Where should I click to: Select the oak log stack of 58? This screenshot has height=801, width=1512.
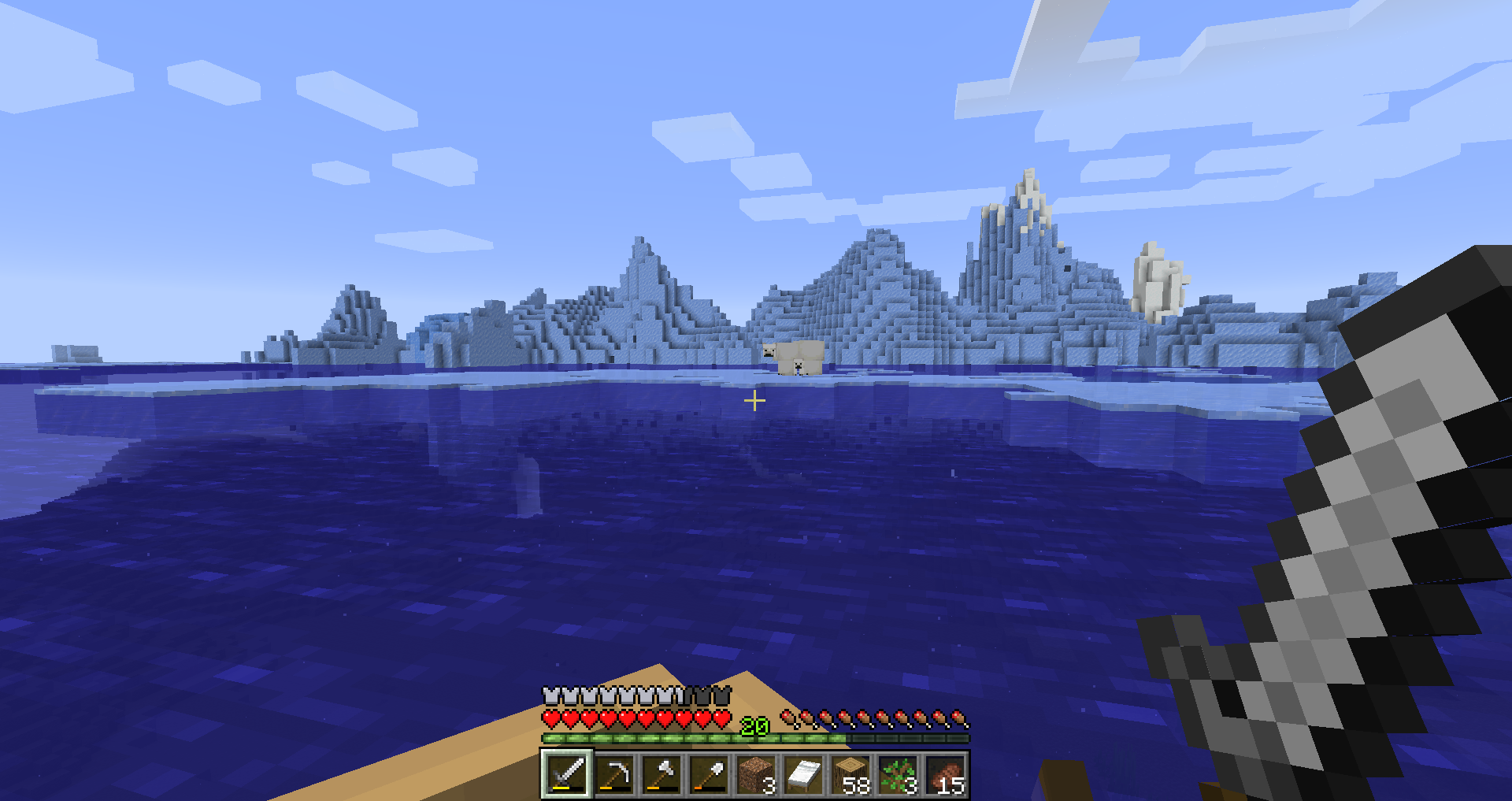850,774
